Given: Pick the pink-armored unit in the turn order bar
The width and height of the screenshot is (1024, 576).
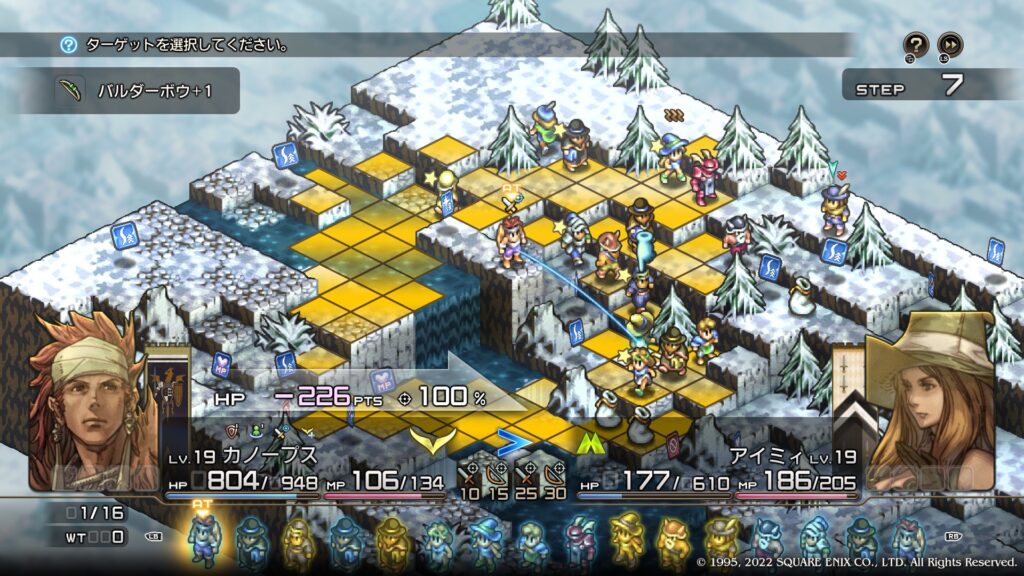Looking at the screenshot, I should 579,539.
